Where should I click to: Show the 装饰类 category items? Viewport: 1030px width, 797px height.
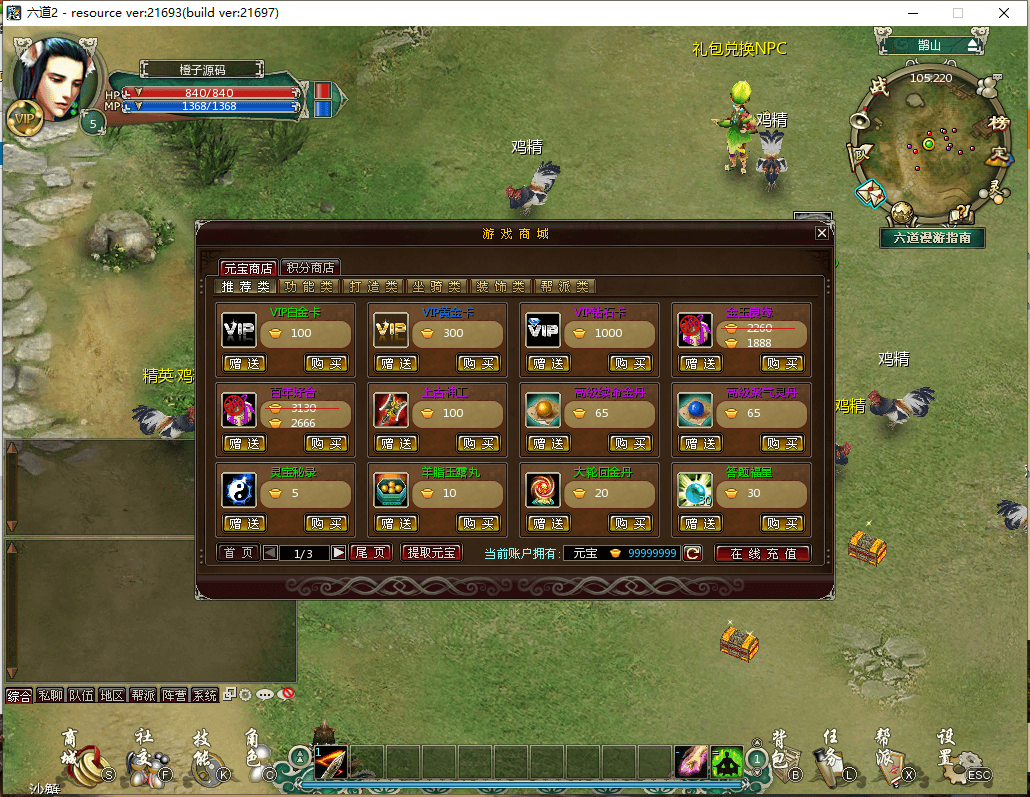[501, 286]
